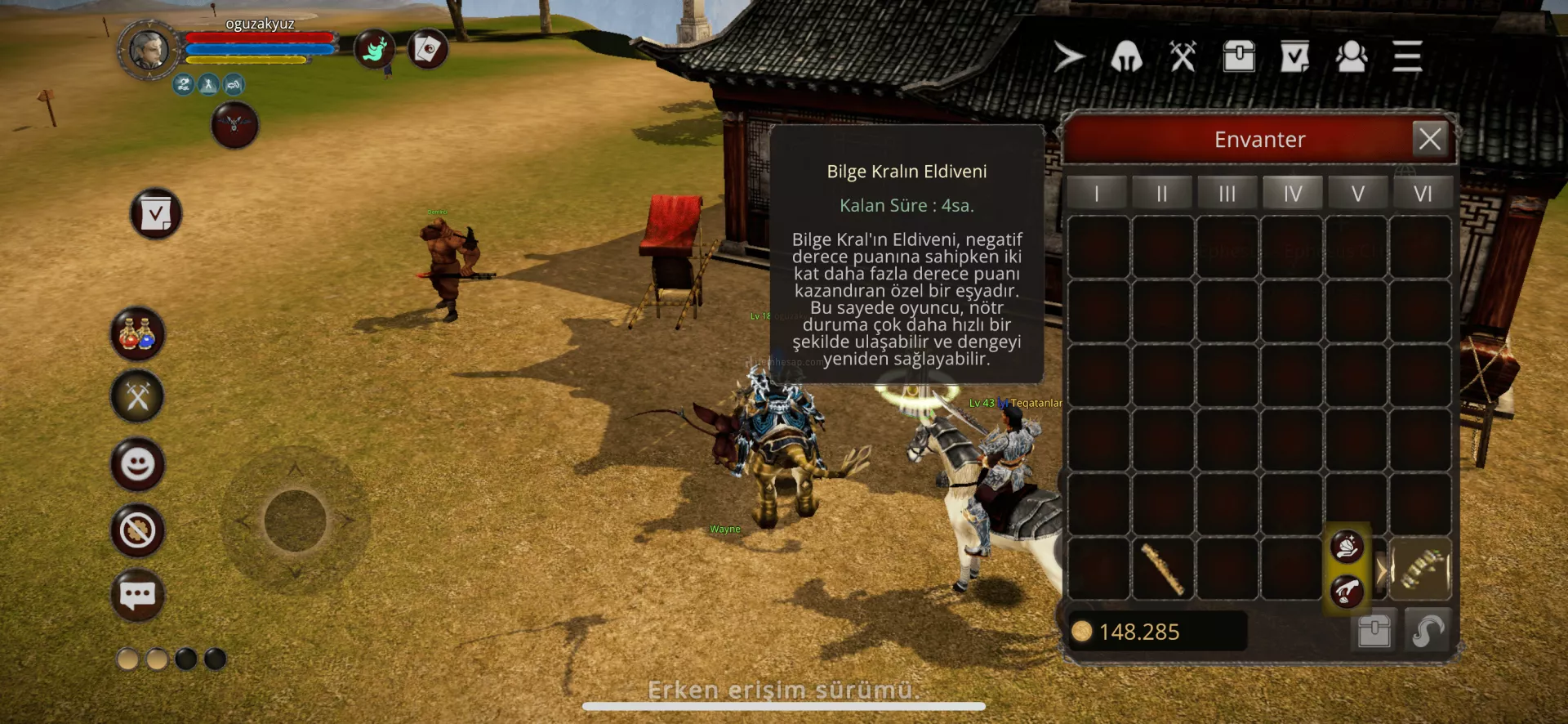Switch to inventory page IV tab
Image resolution: width=1568 pixels, height=724 pixels.
tap(1292, 194)
